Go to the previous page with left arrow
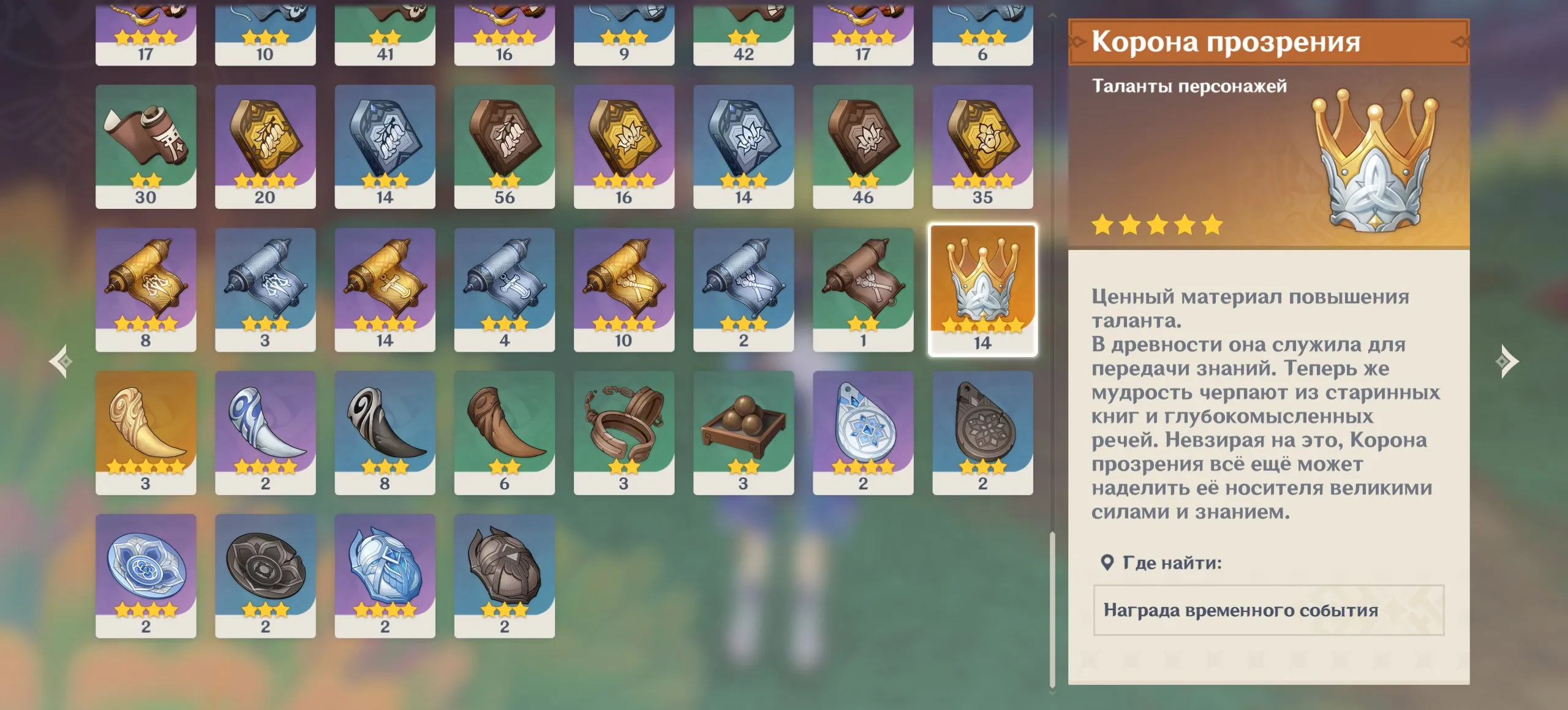Viewport: 1568px width, 710px height. [x=61, y=361]
